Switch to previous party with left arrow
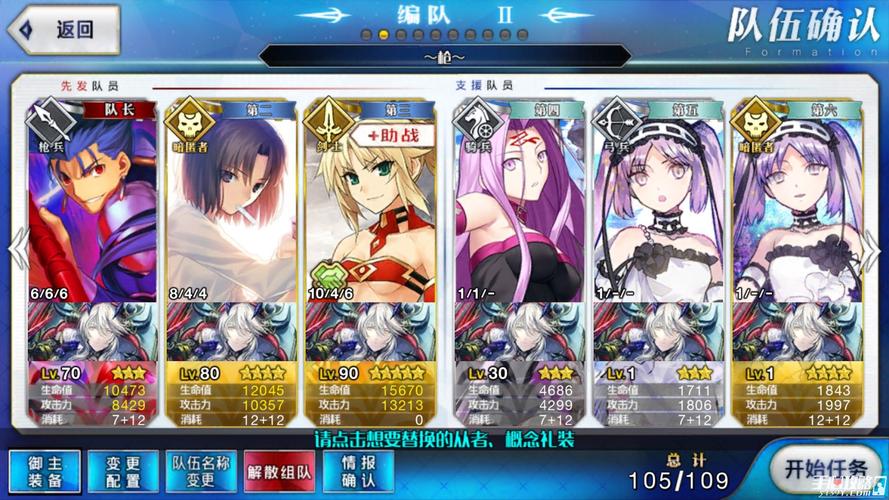This screenshot has height=500, width=889. point(13,250)
